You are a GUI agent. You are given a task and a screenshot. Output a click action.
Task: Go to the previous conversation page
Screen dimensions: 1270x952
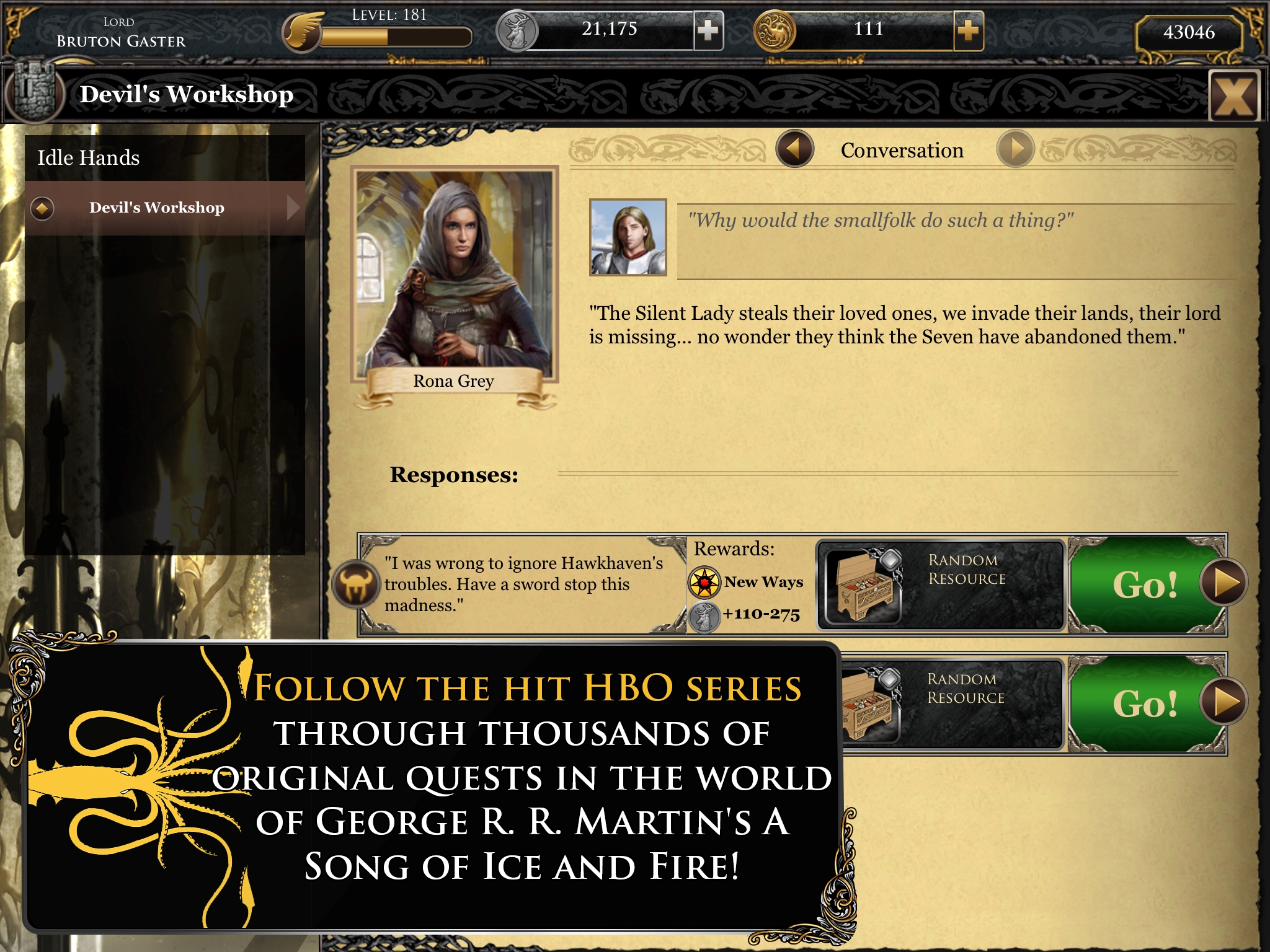click(794, 149)
